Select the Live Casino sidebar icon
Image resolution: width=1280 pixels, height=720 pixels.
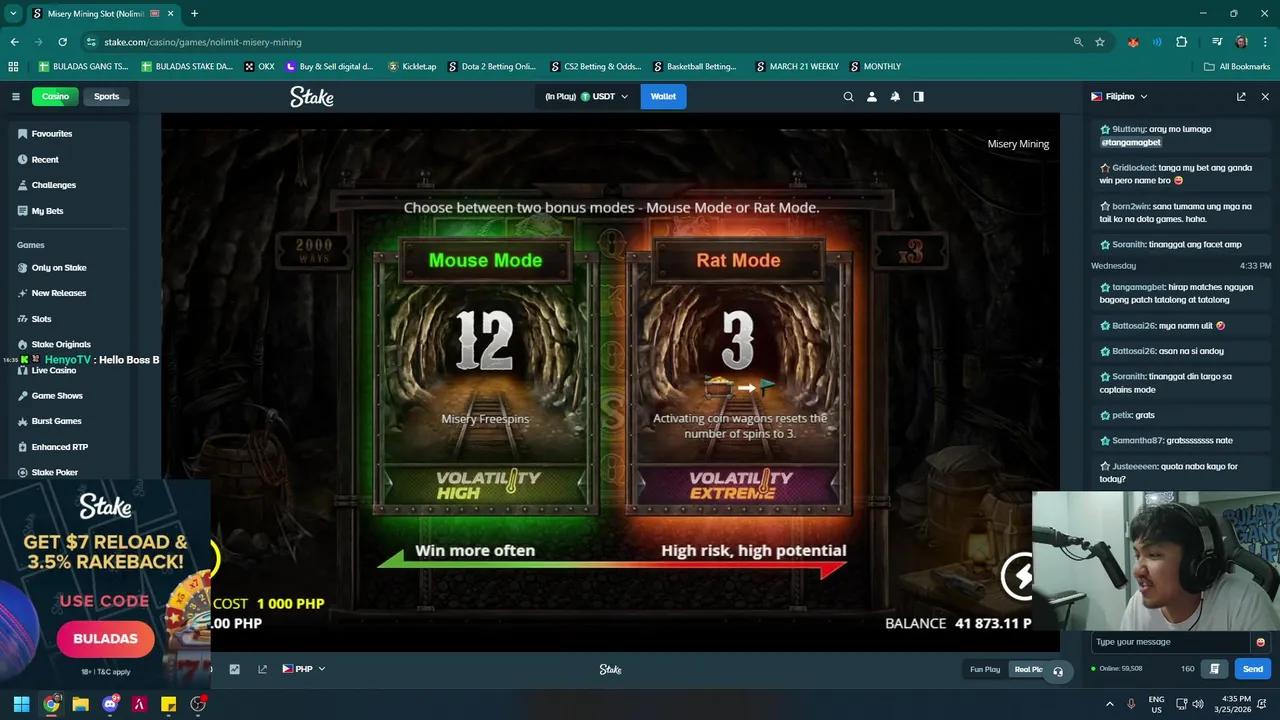23,370
